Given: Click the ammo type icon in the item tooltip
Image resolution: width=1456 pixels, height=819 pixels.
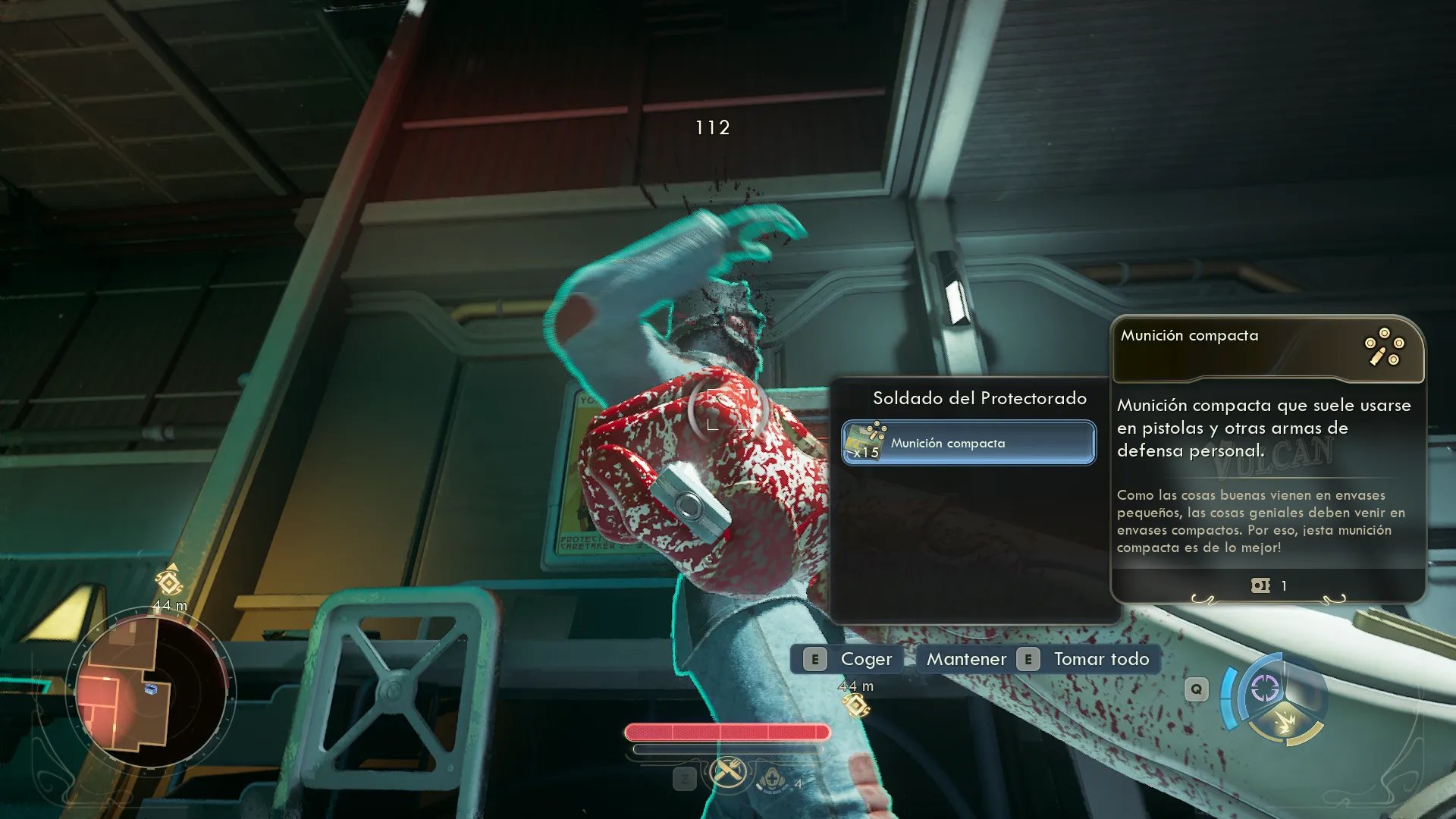Looking at the screenshot, I should pos(1384,348).
